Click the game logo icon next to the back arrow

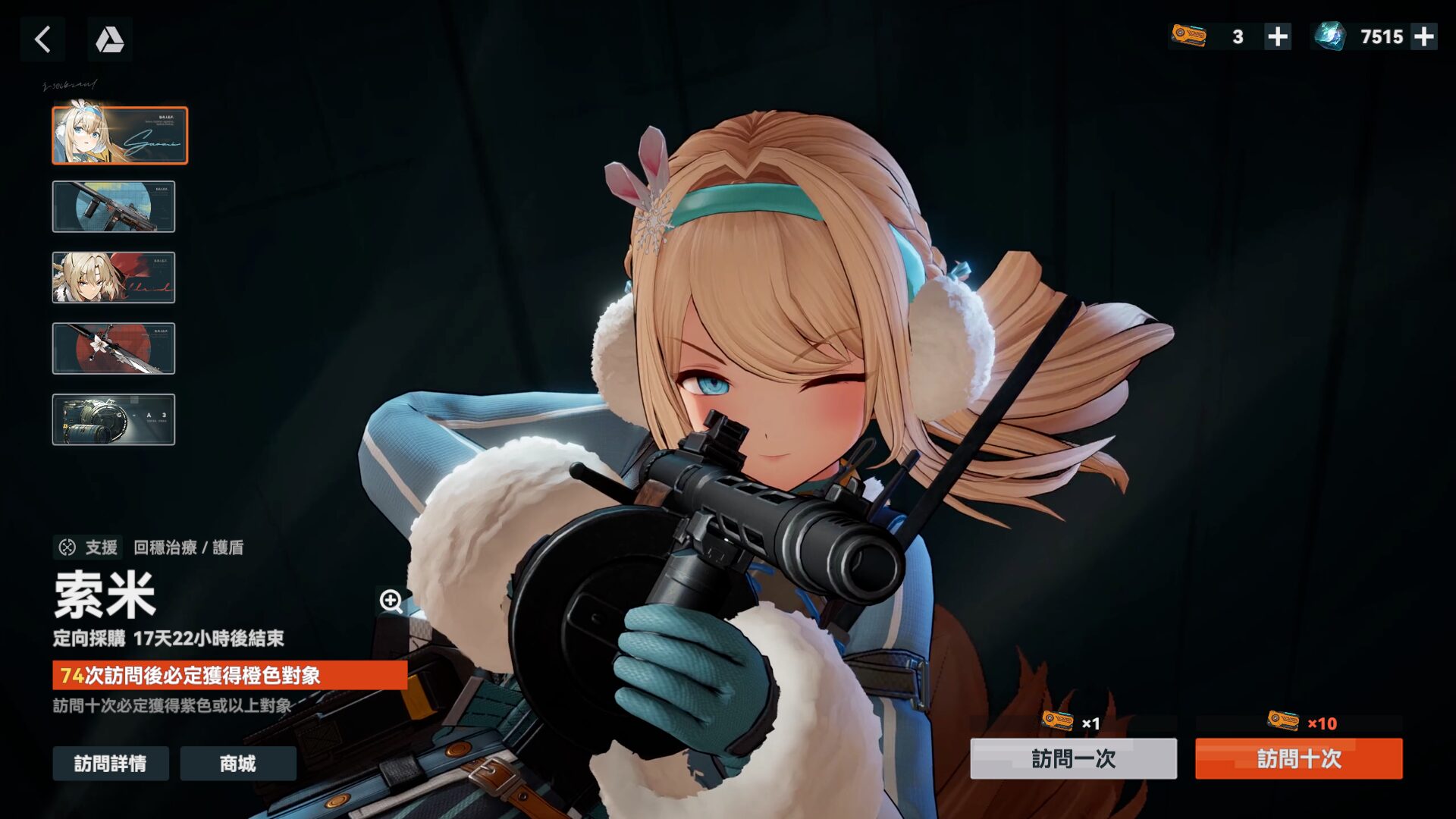108,39
